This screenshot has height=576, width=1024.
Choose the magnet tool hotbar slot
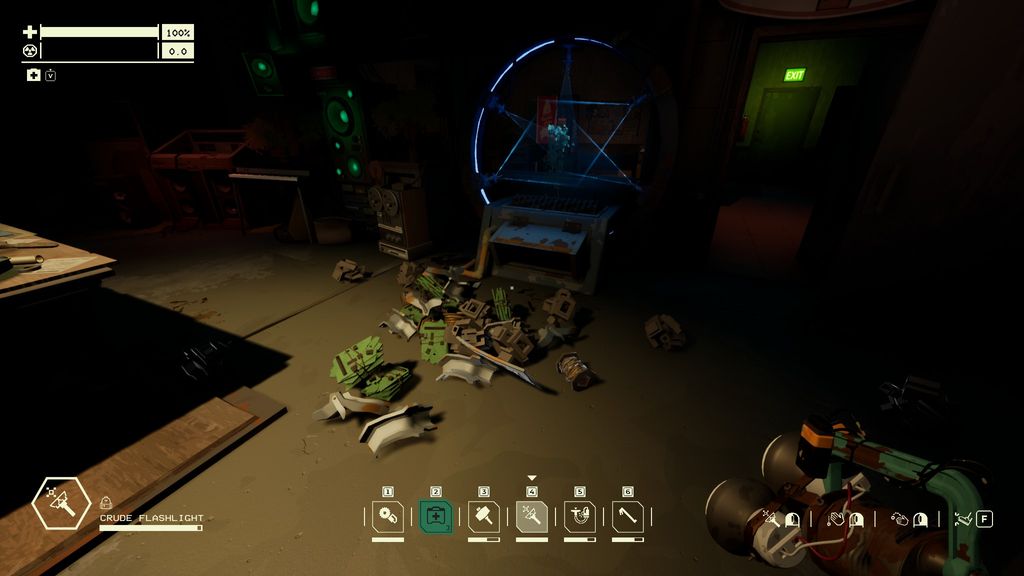coord(580,516)
